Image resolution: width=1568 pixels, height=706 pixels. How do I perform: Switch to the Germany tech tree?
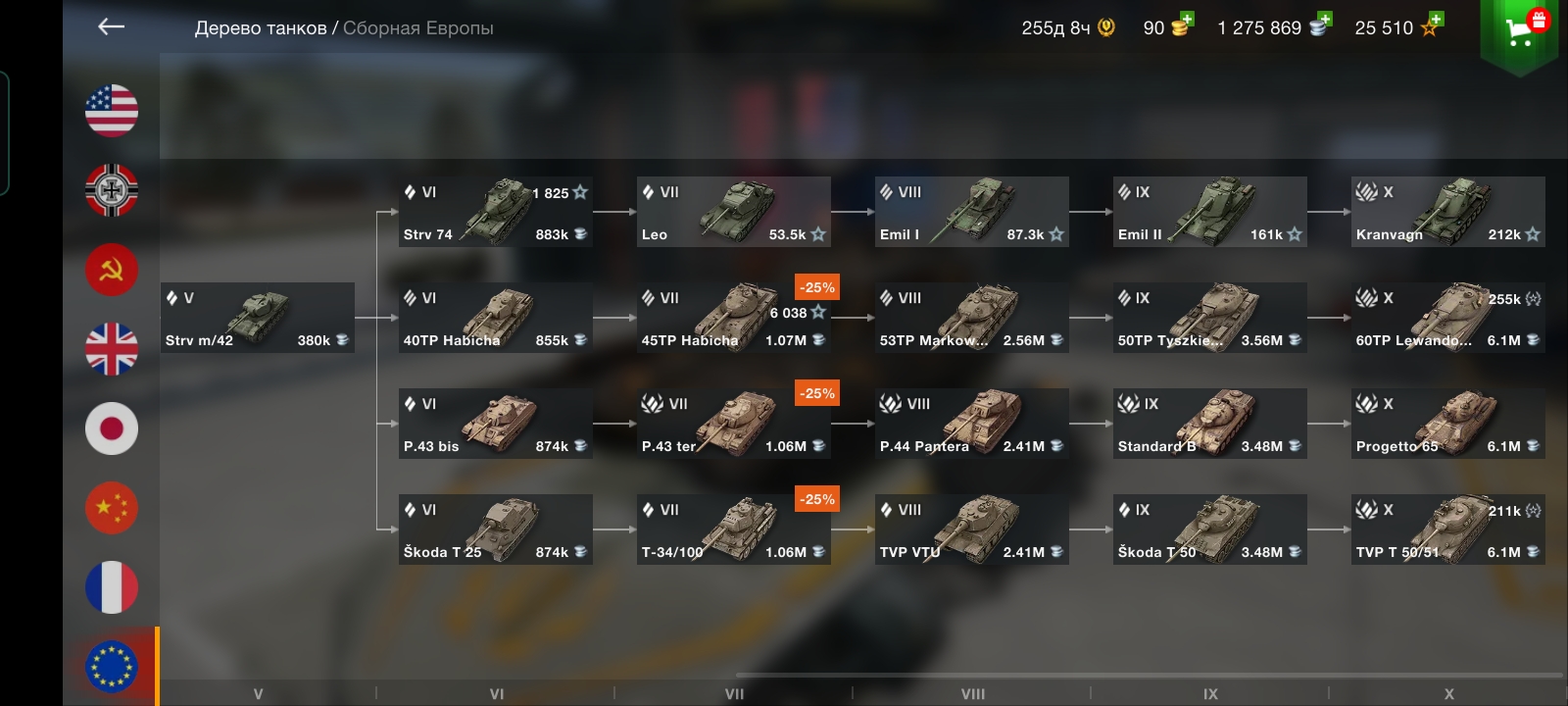(112, 190)
